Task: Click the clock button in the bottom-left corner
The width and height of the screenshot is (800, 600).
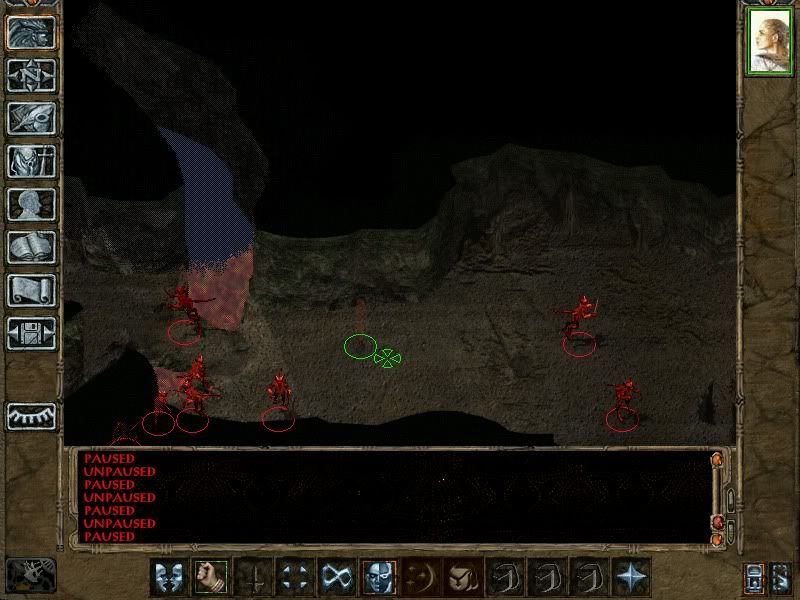Action: (31, 574)
